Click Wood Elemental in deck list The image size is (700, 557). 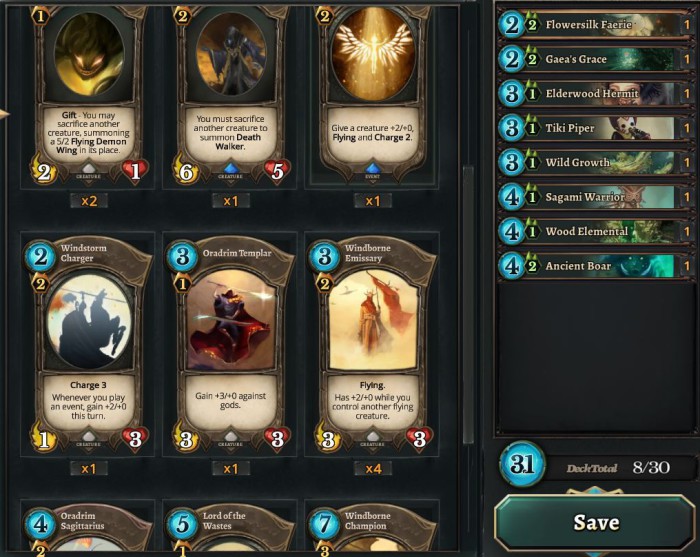(595, 231)
